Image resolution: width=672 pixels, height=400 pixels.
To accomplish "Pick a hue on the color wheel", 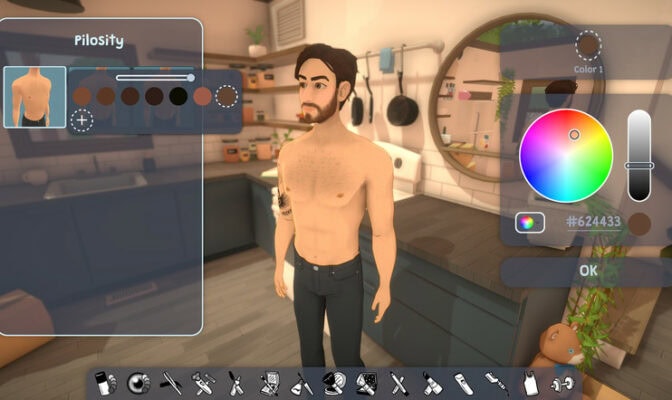I will click(x=565, y=157).
